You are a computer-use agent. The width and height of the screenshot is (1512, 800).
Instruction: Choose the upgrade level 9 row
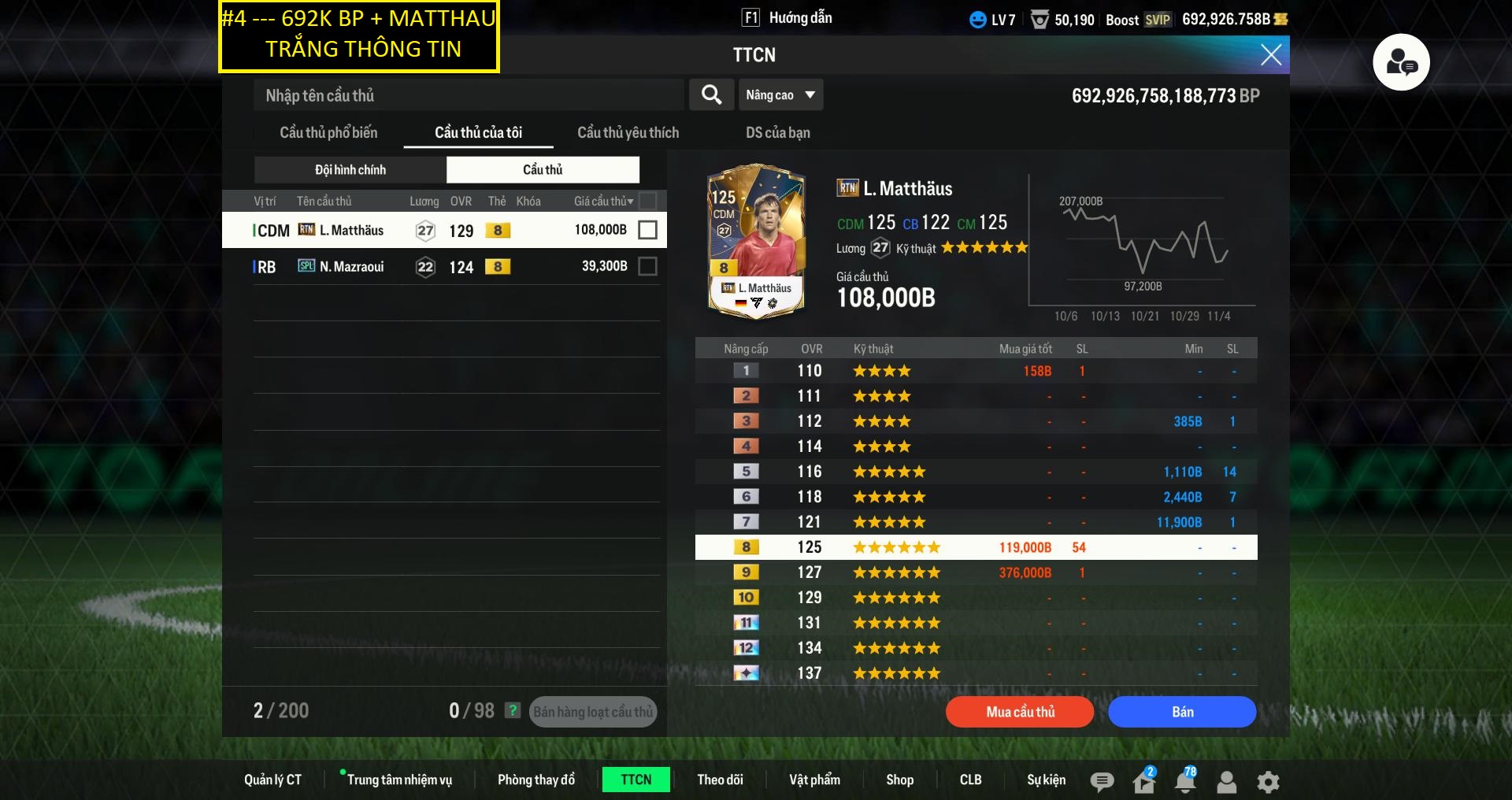(975, 572)
